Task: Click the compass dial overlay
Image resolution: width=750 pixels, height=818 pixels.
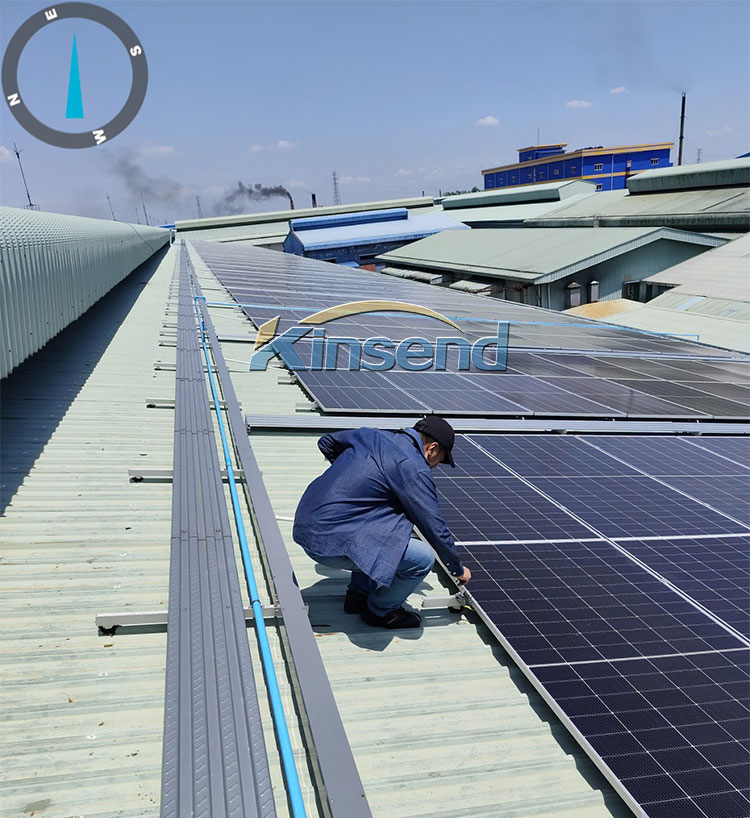Action: [x=74, y=75]
